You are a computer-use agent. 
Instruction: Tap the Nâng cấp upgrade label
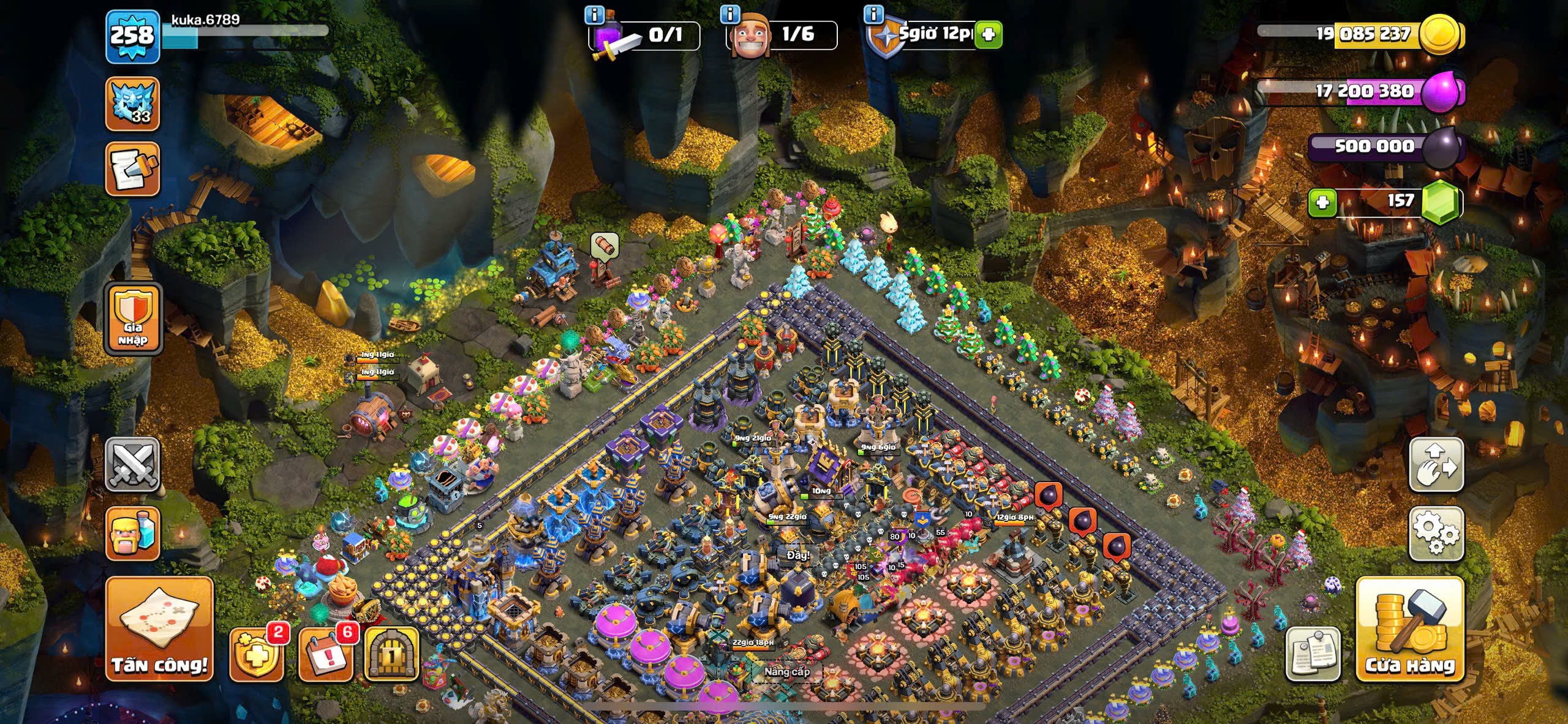[786, 672]
